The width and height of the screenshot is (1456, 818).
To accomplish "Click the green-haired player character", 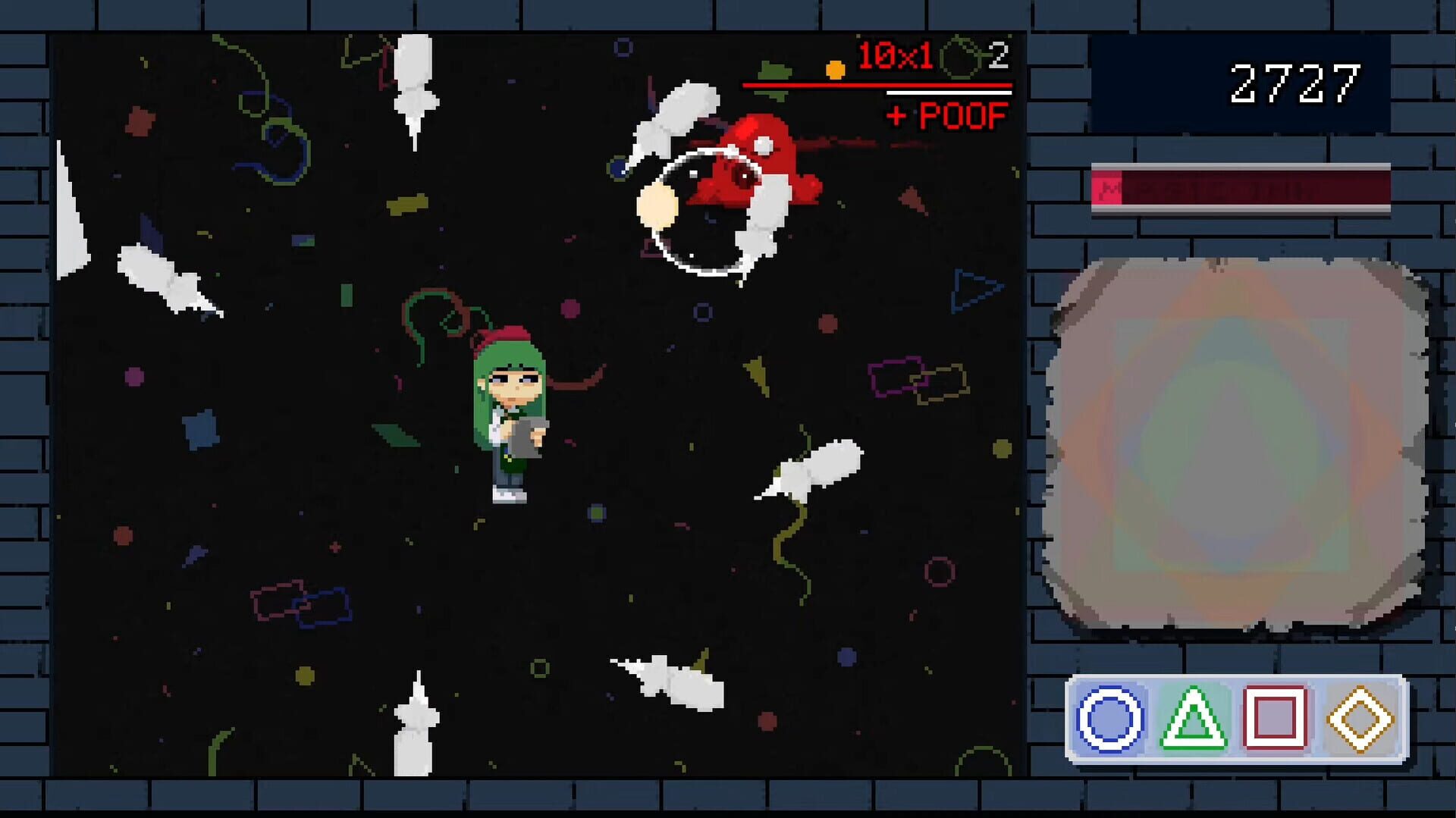I will [x=510, y=413].
